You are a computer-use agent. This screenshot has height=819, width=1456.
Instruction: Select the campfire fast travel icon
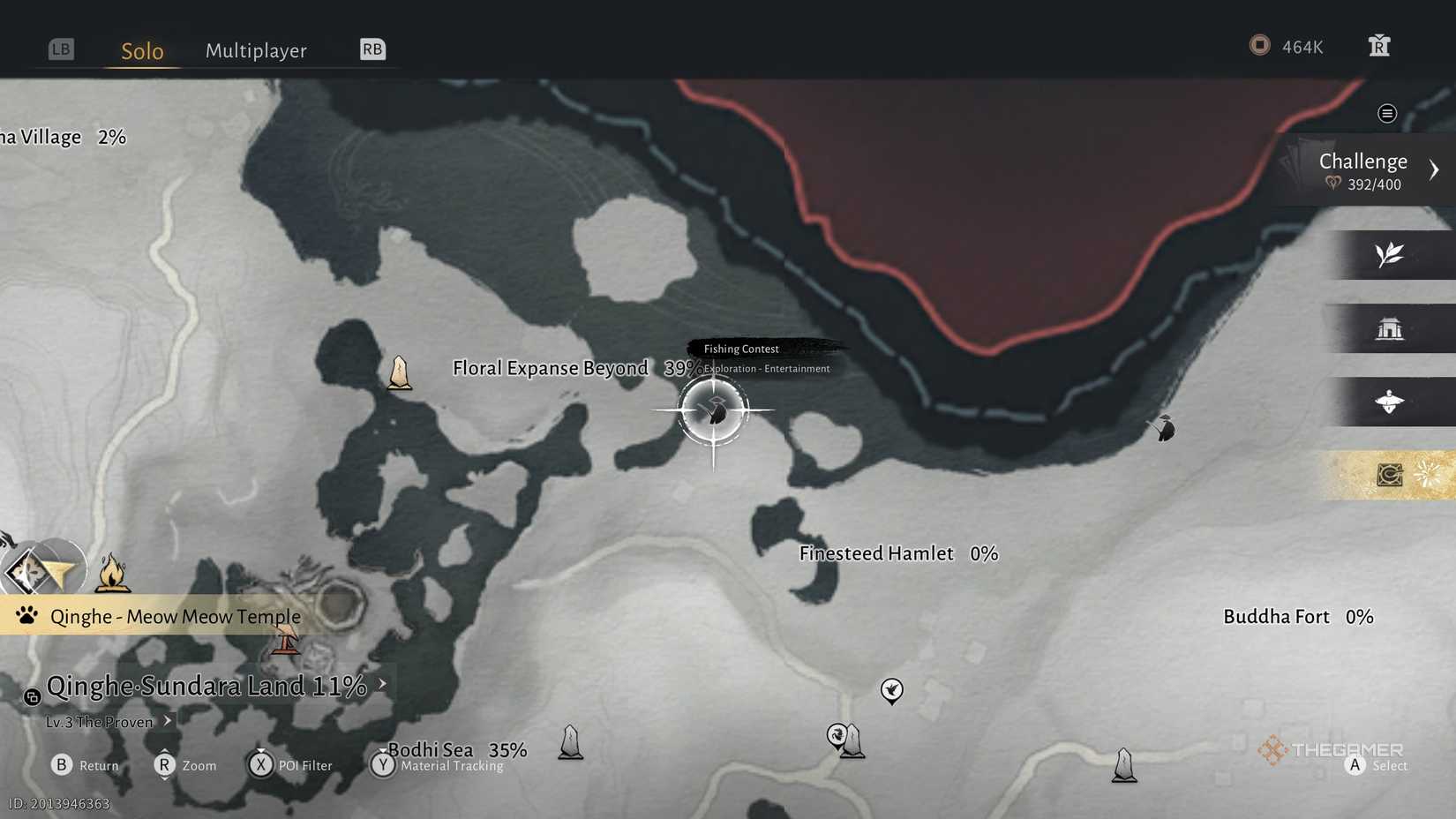coord(114,573)
